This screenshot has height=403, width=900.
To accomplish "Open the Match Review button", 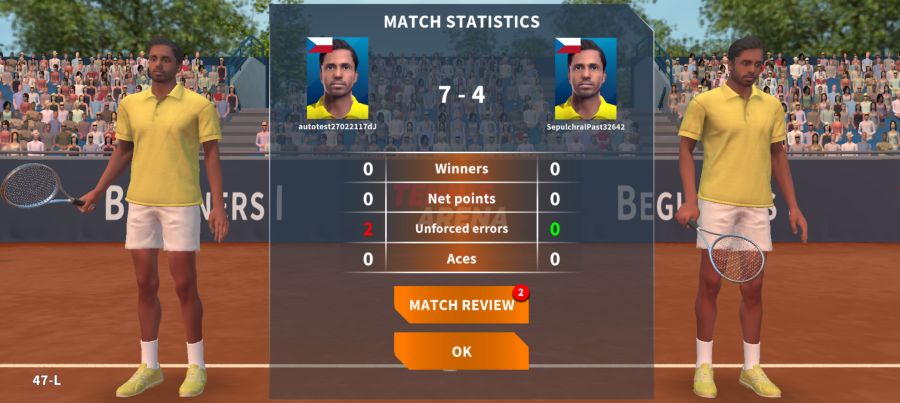I will [461, 305].
